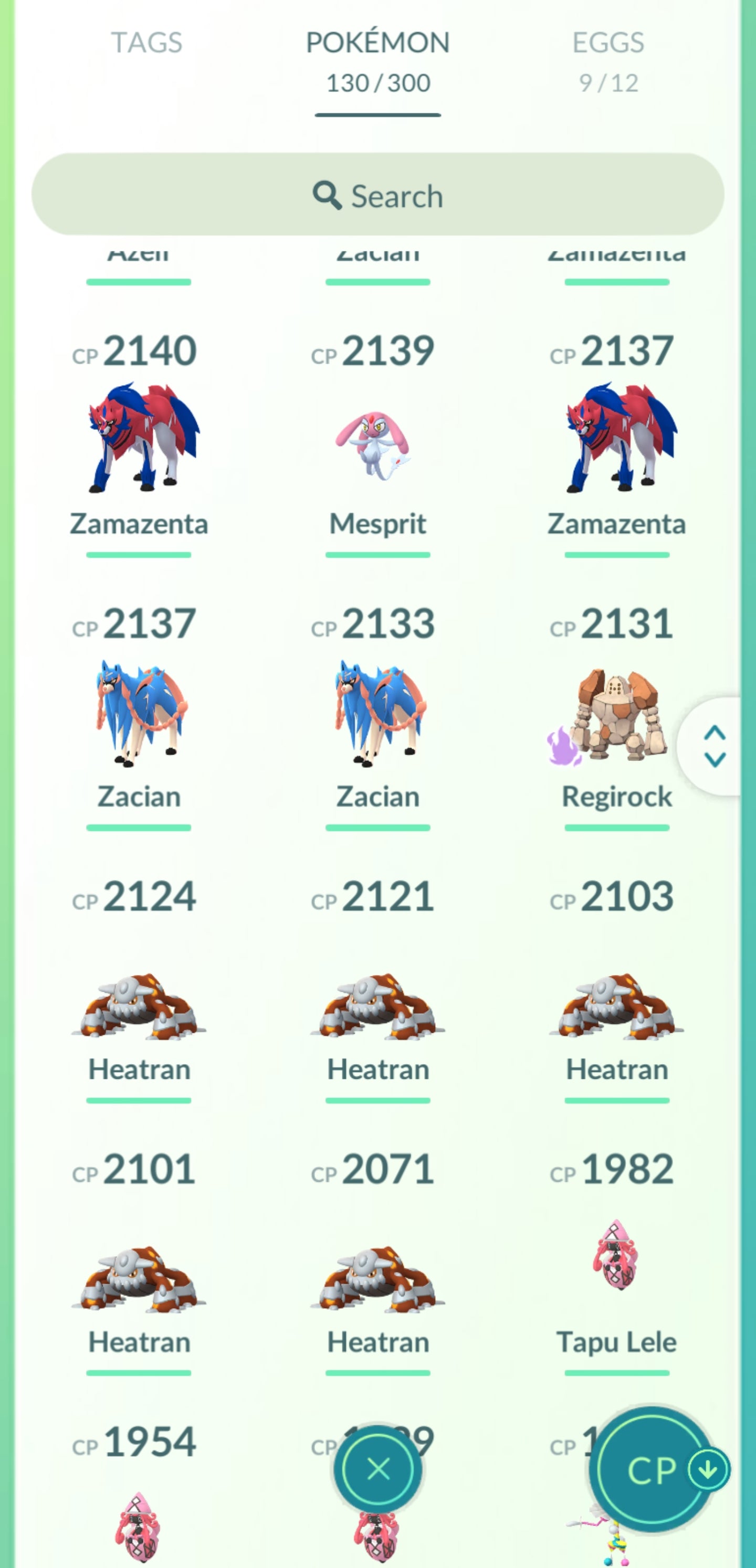The image size is (756, 1568).
Task: Close the Pokémon list with X button
Action: [x=379, y=1469]
